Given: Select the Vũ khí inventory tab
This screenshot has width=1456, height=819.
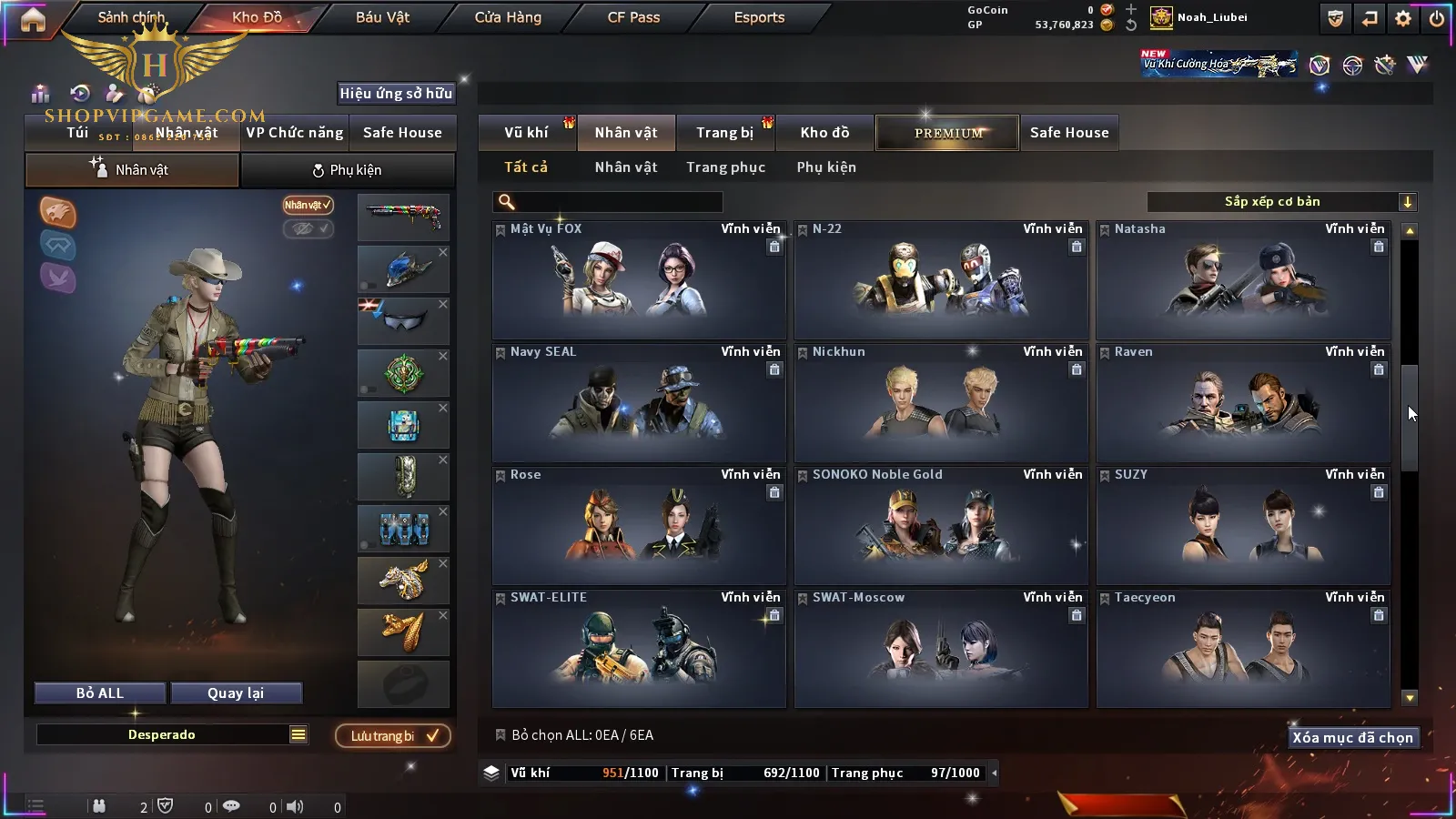Looking at the screenshot, I should 526,133.
